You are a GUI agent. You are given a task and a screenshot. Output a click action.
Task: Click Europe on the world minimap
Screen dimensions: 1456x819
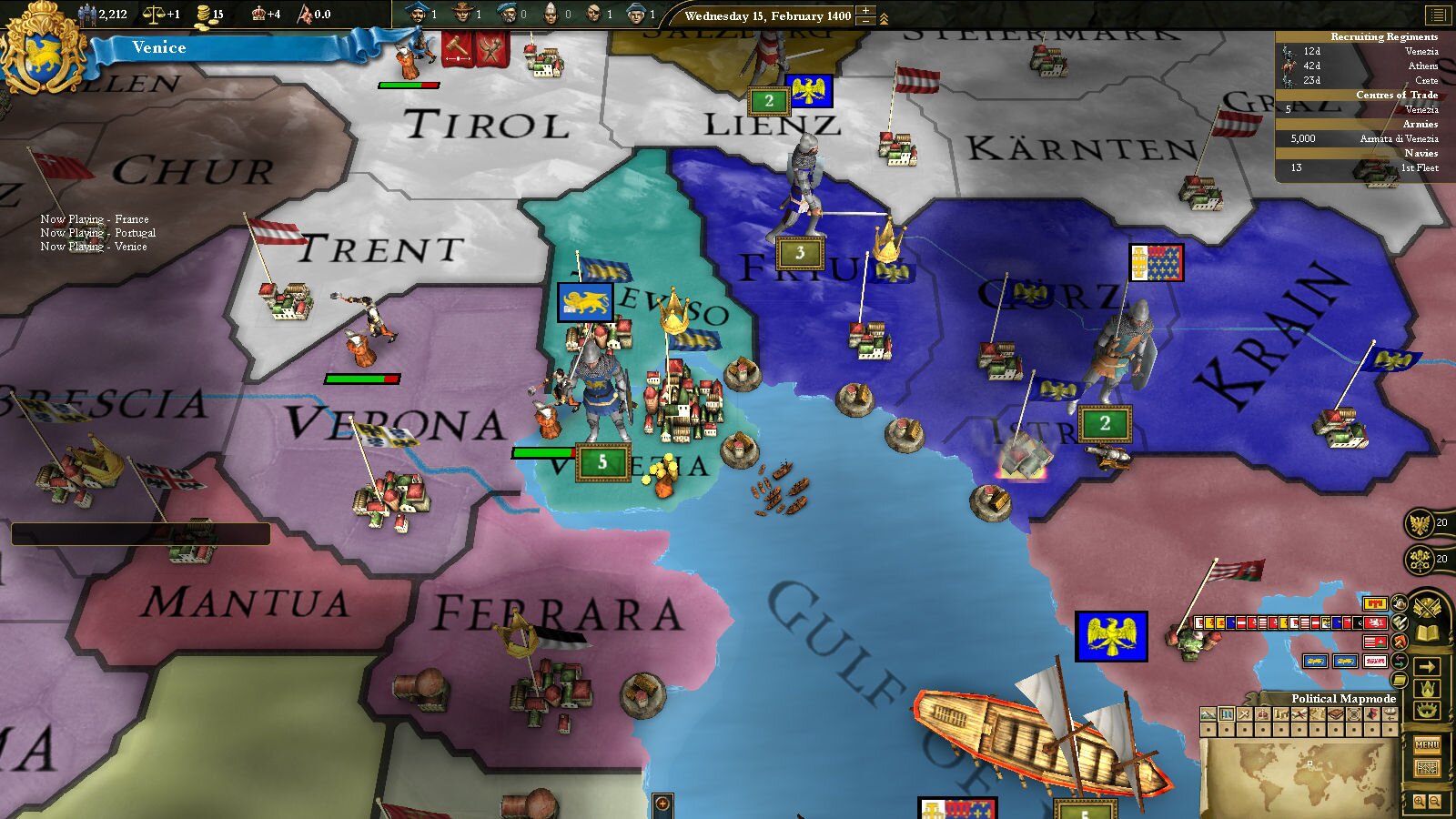tap(1310, 763)
